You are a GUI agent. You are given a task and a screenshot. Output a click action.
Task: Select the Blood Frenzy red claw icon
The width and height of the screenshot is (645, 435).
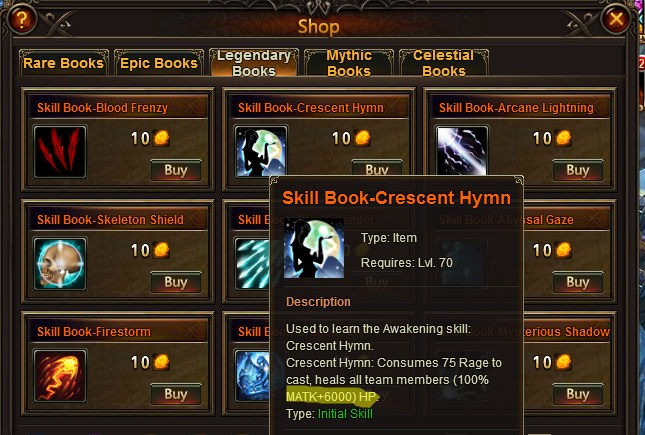(x=60, y=152)
